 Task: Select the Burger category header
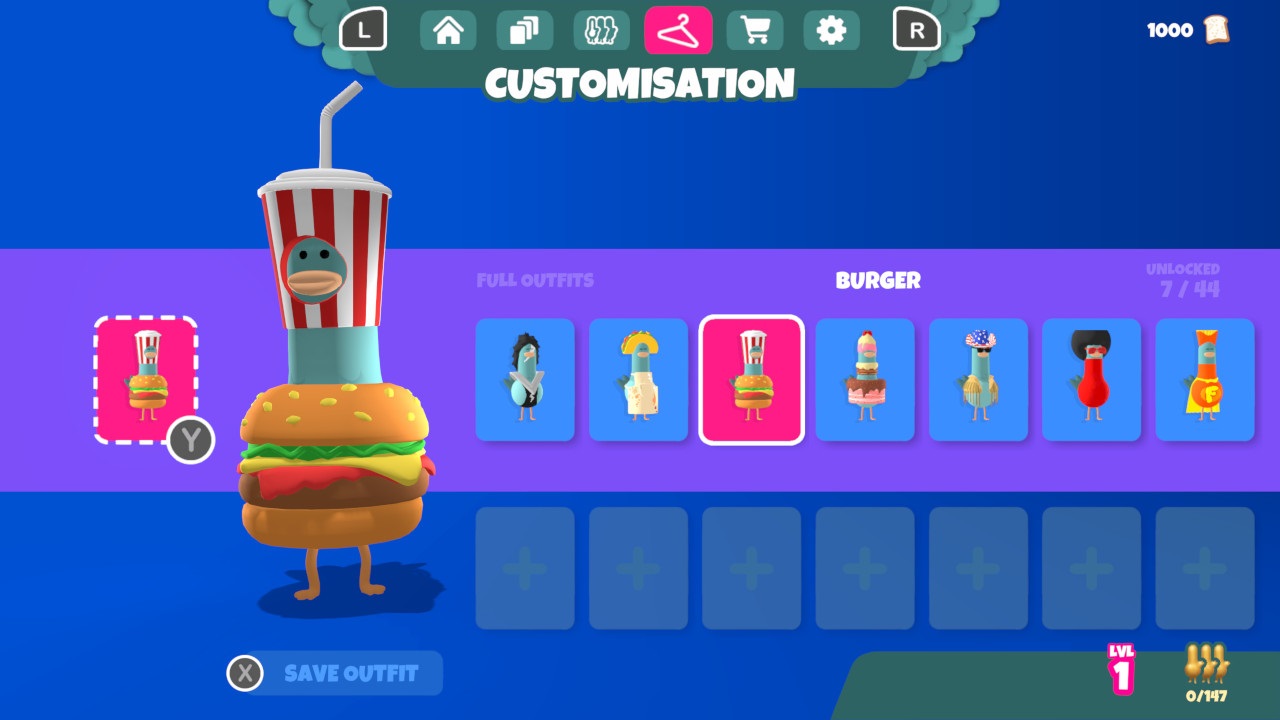[x=878, y=280]
